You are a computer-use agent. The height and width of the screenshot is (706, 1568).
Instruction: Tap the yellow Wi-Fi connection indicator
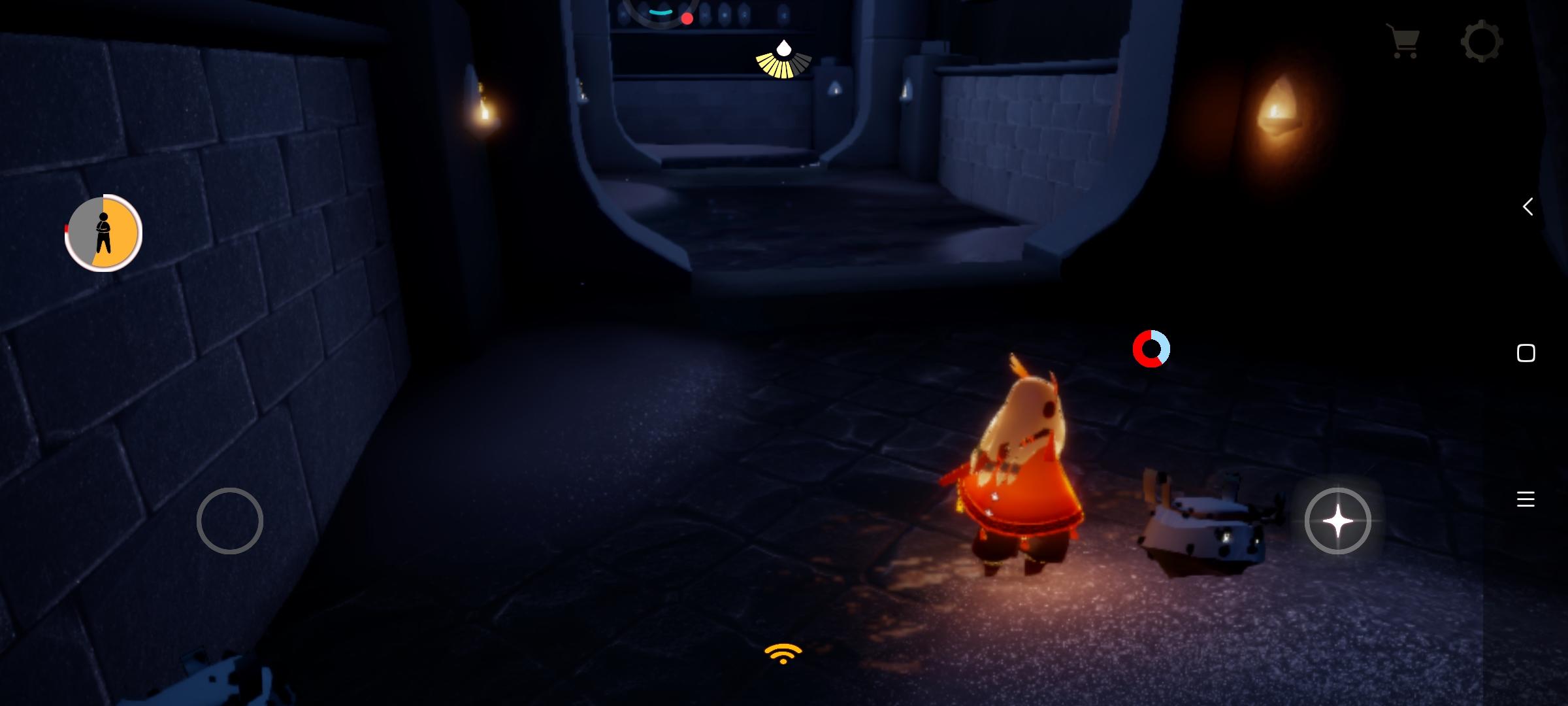tap(781, 654)
